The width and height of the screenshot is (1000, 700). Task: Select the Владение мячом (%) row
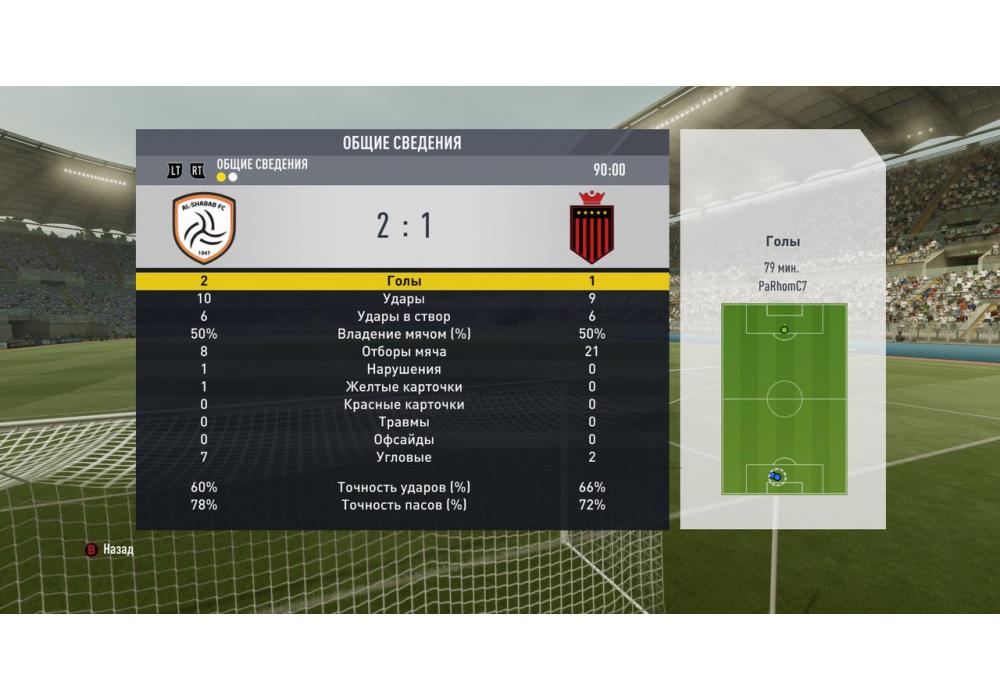pyautogui.click(x=403, y=334)
